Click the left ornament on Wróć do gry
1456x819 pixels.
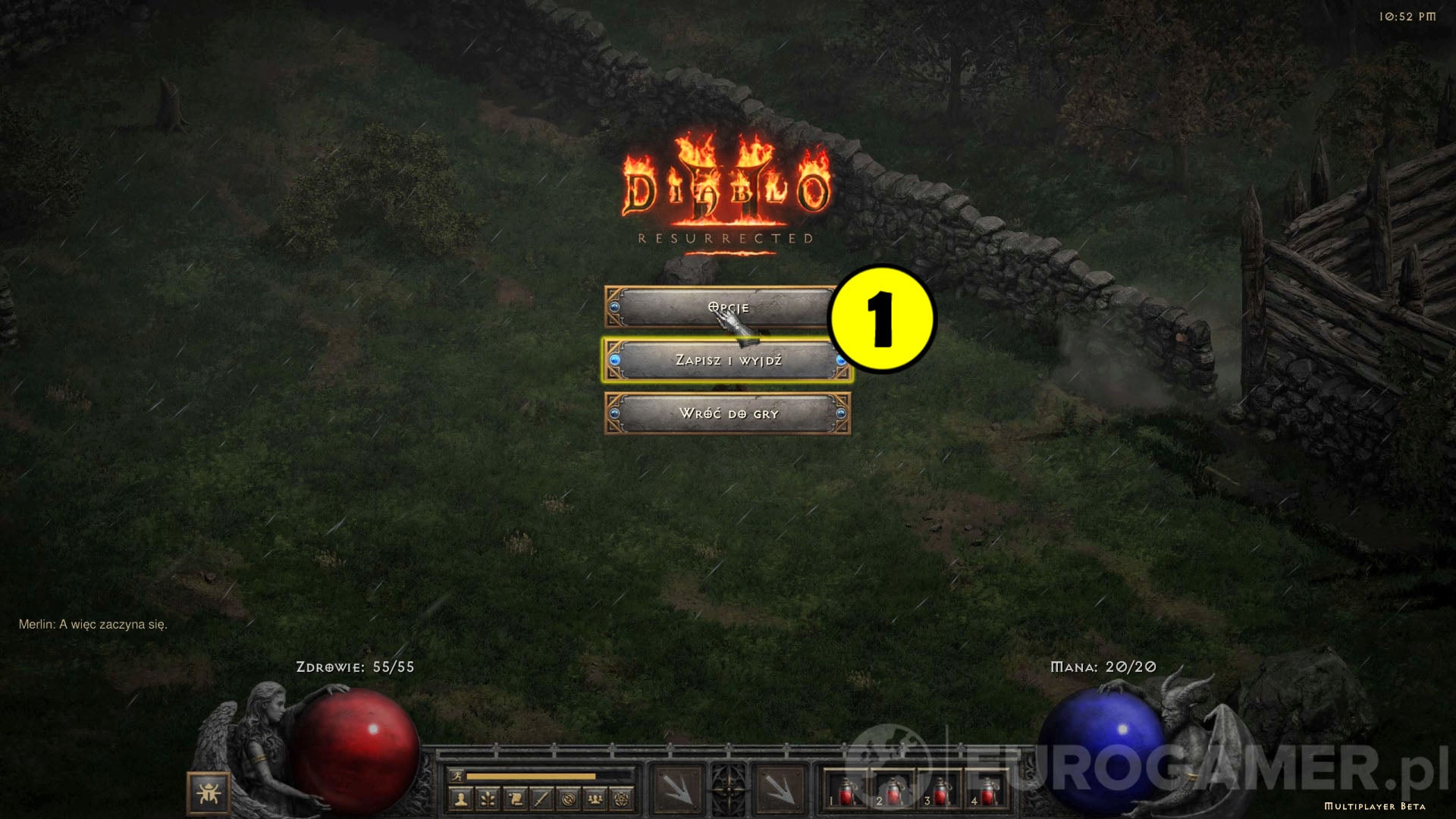(x=614, y=413)
